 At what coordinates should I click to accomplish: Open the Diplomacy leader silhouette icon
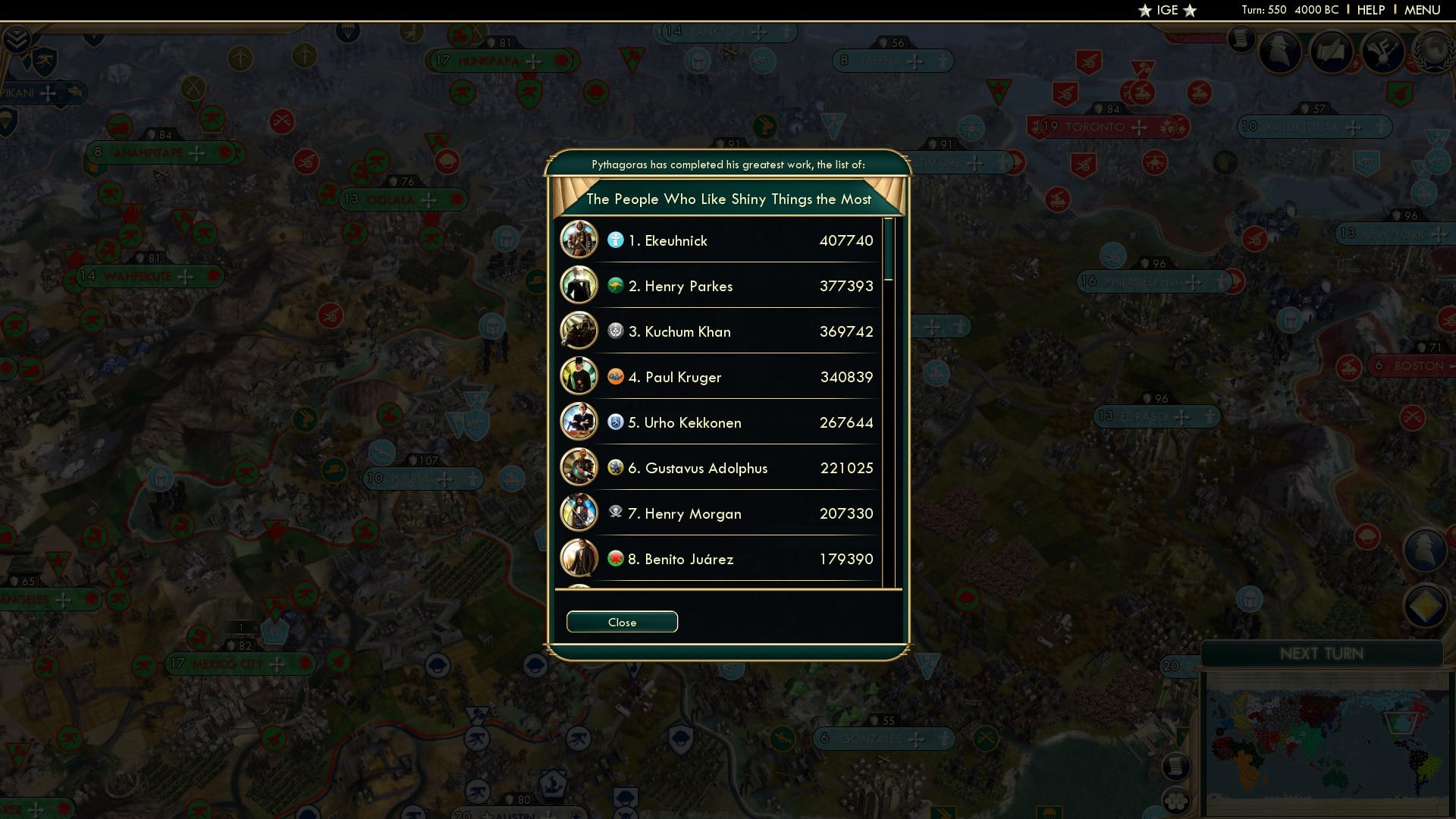(1282, 53)
